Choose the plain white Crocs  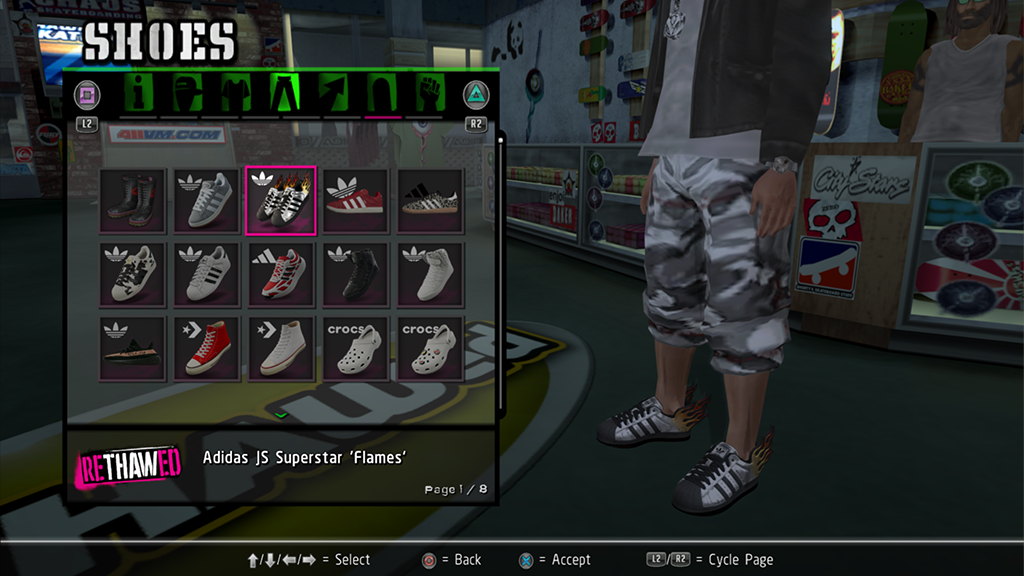[355, 348]
